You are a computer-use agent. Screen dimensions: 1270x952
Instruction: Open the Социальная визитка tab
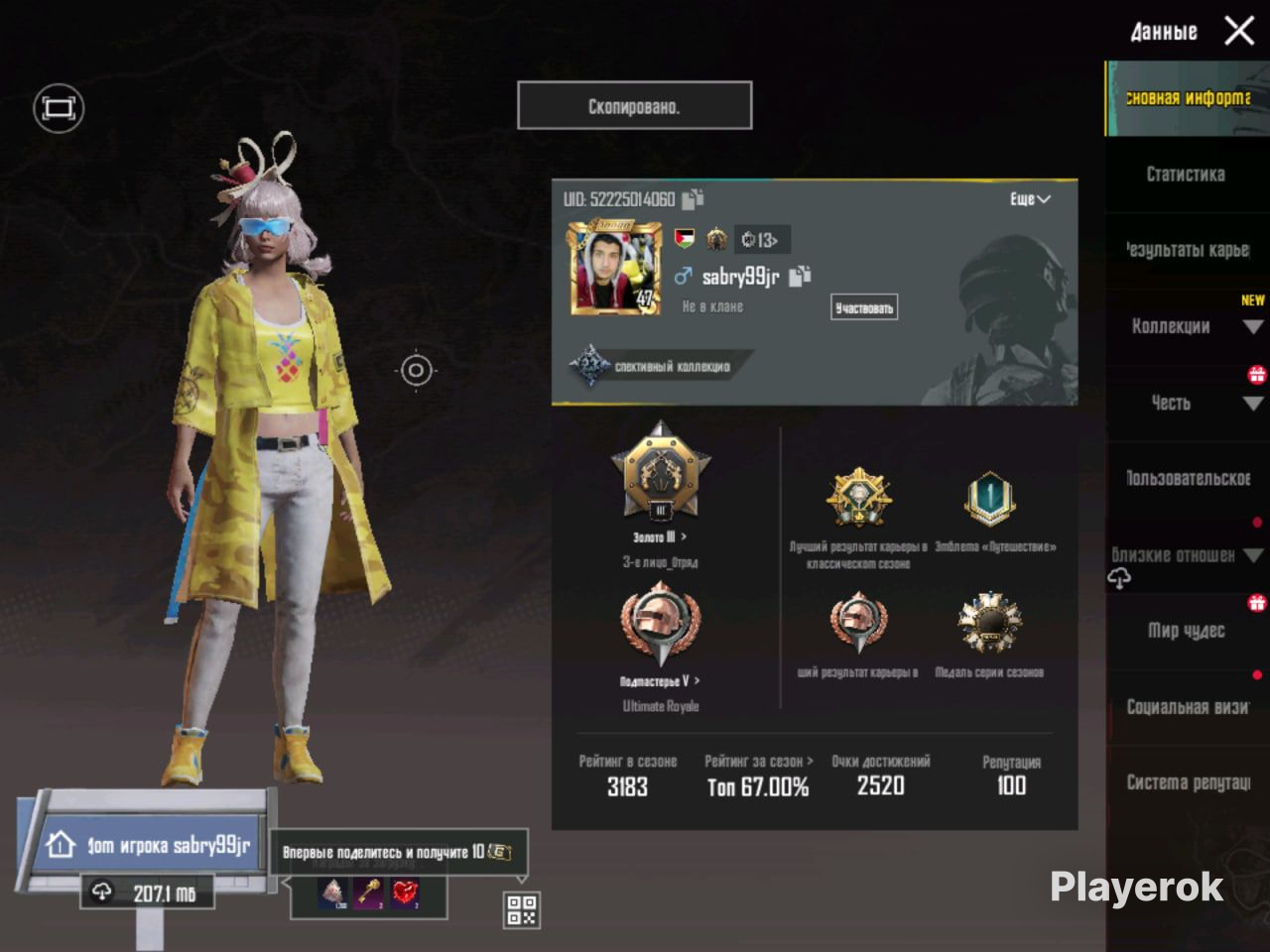tap(1187, 707)
